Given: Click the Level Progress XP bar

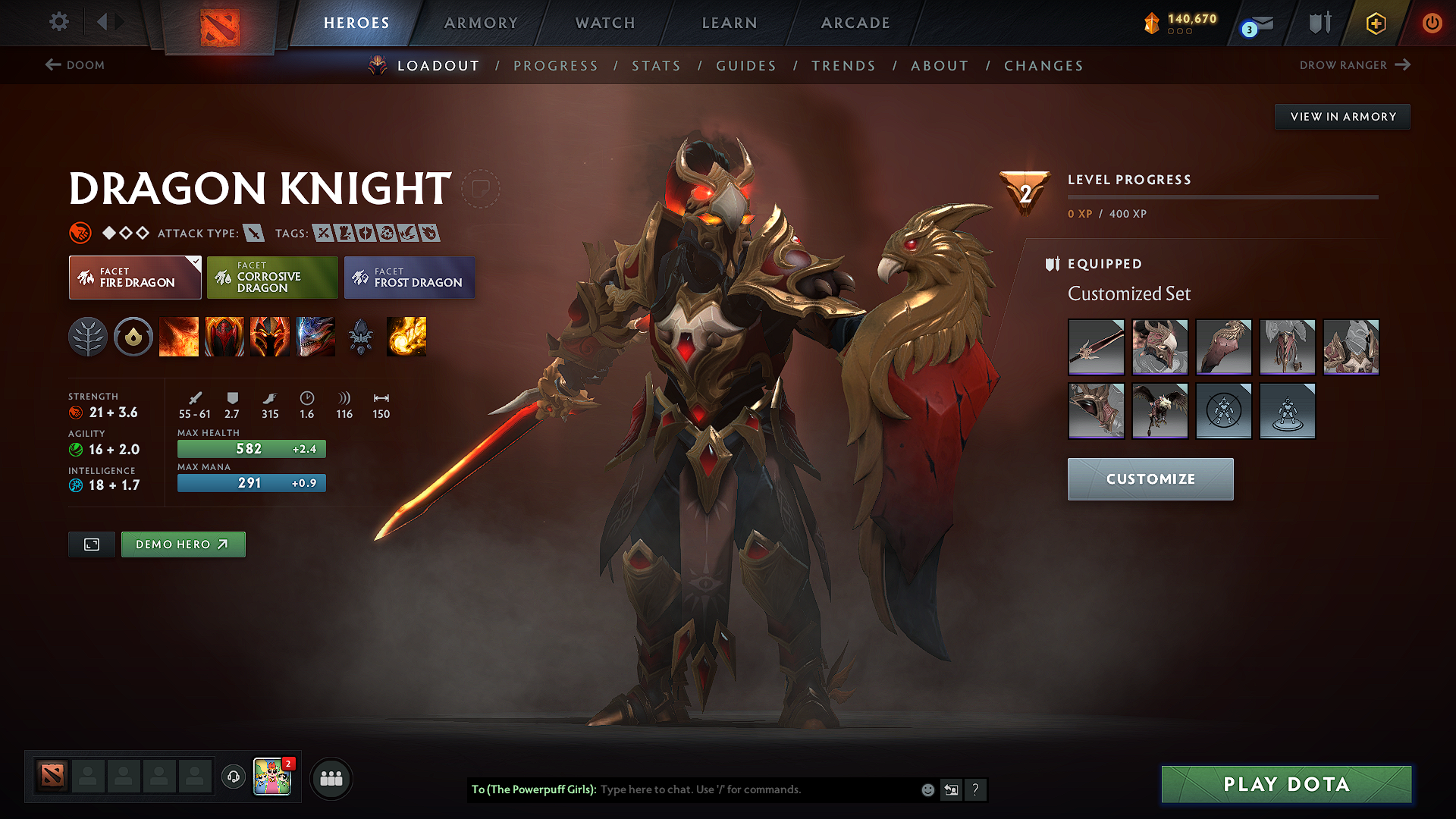Looking at the screenshot, I should (1222, 196).
